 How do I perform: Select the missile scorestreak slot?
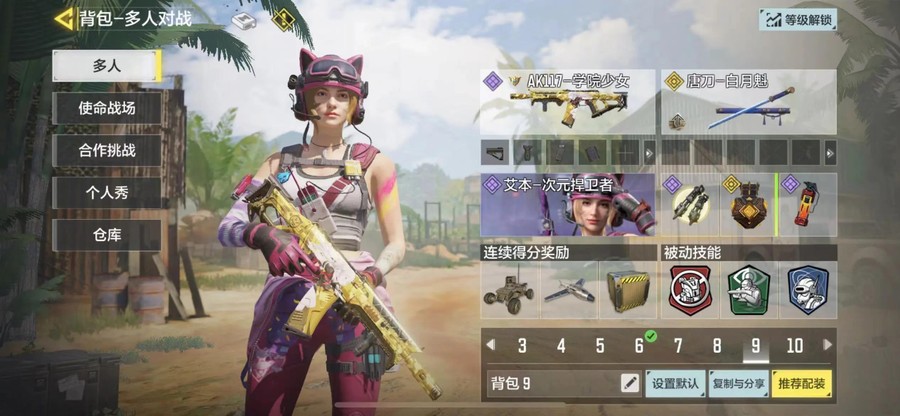click(568, 290)
